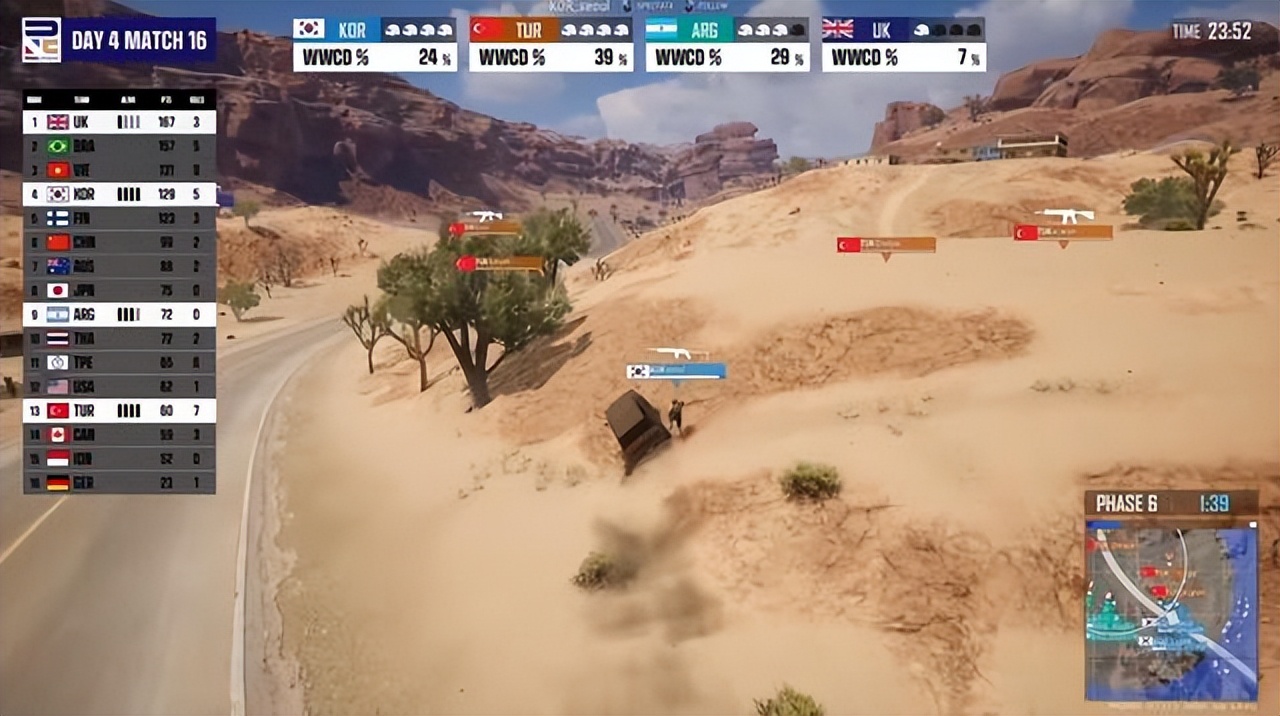Choose the ARG row in the standings
Viewport: 1280px width, 716px height.
119,314
